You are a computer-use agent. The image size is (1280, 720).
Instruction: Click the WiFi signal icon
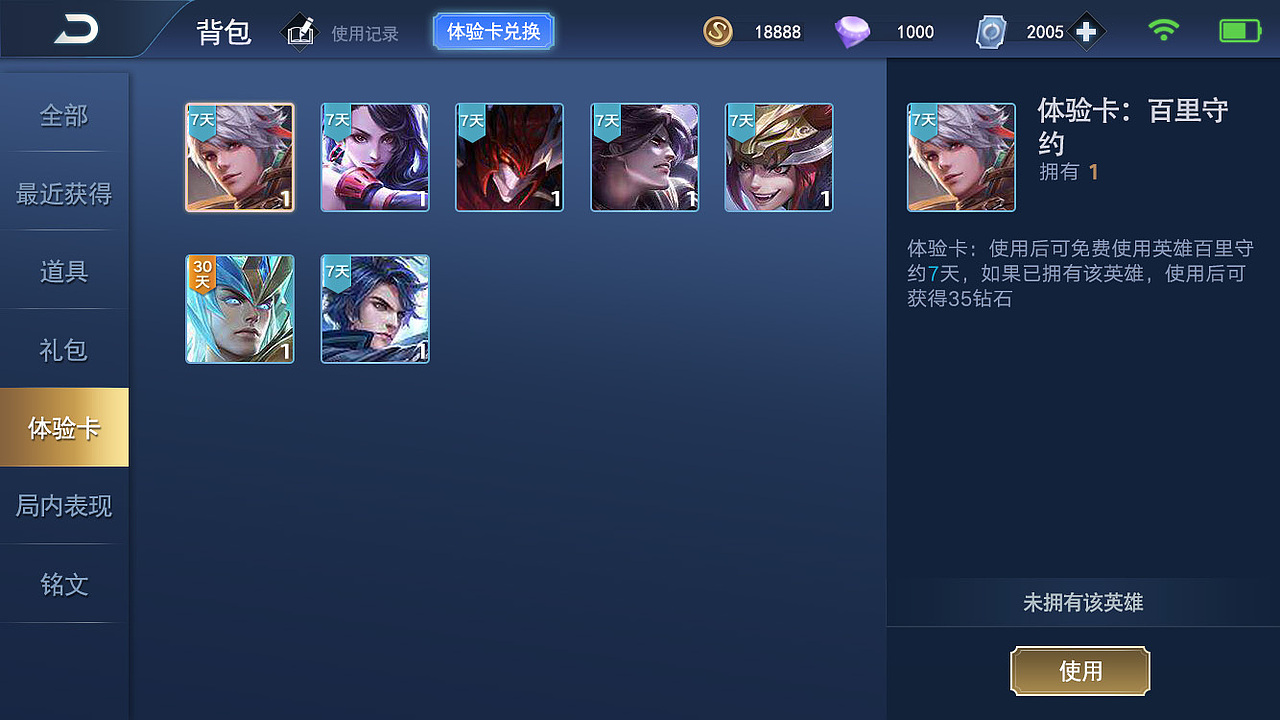pos(1164,30)
